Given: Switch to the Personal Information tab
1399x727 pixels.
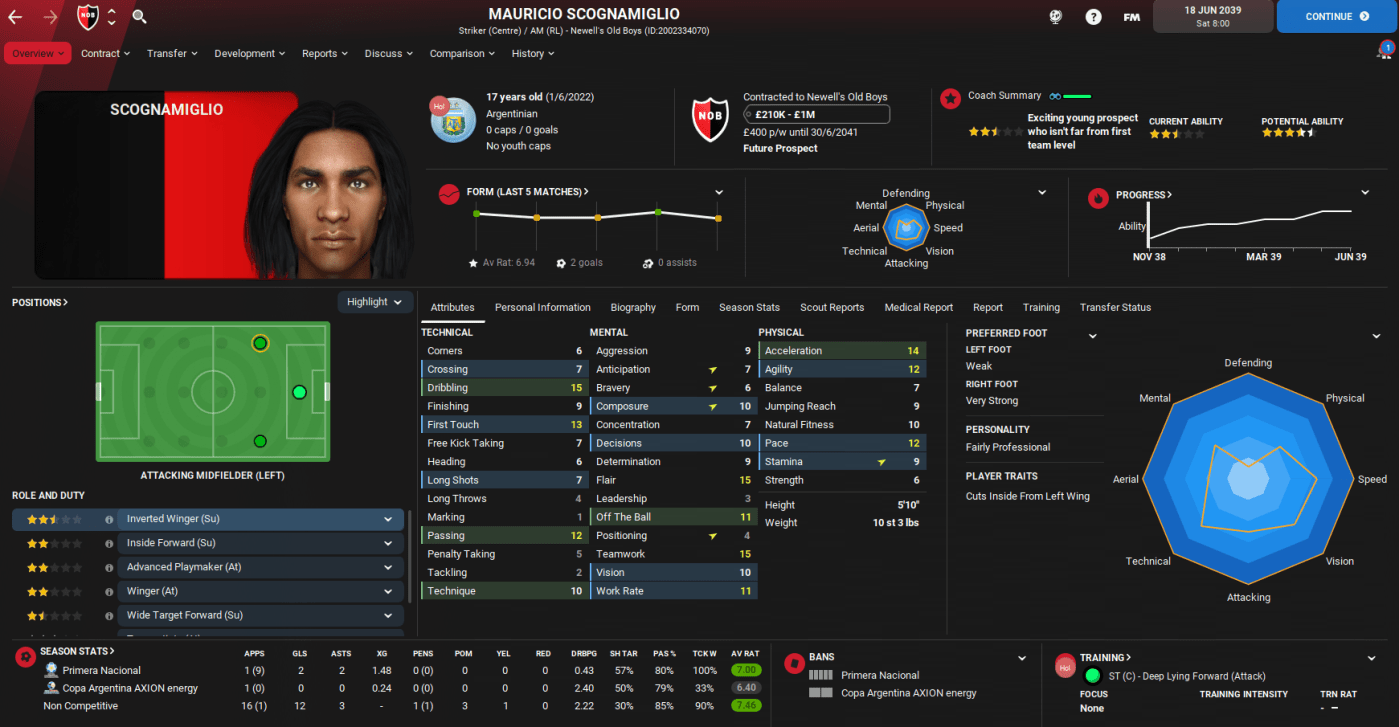Looking at the screenshot, I should click(542, 307).
